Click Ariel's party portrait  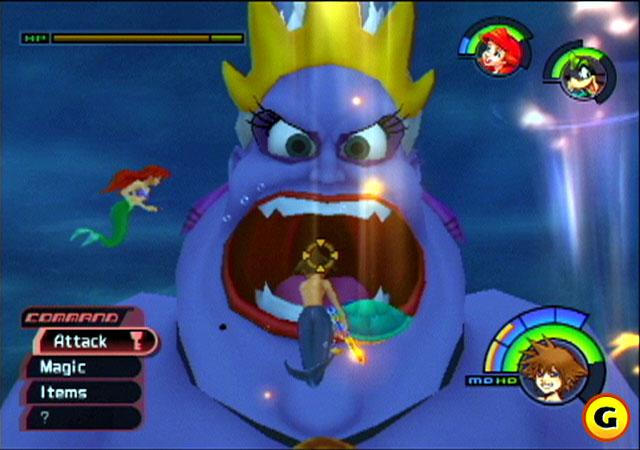pyautogui.click(x=494, y=50)
